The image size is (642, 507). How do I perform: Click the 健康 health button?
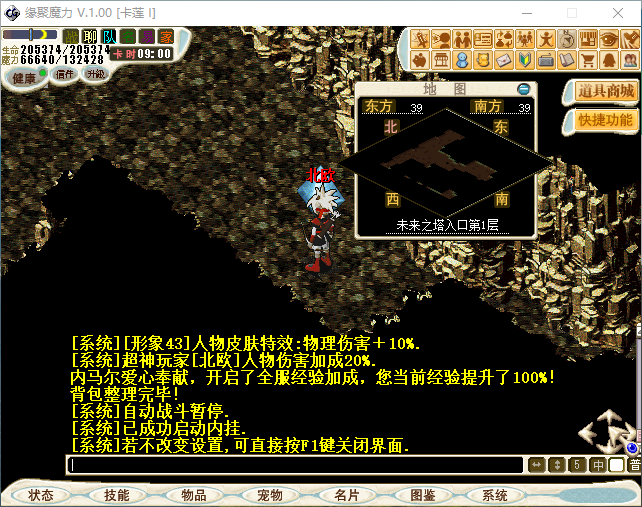point(23,76)
